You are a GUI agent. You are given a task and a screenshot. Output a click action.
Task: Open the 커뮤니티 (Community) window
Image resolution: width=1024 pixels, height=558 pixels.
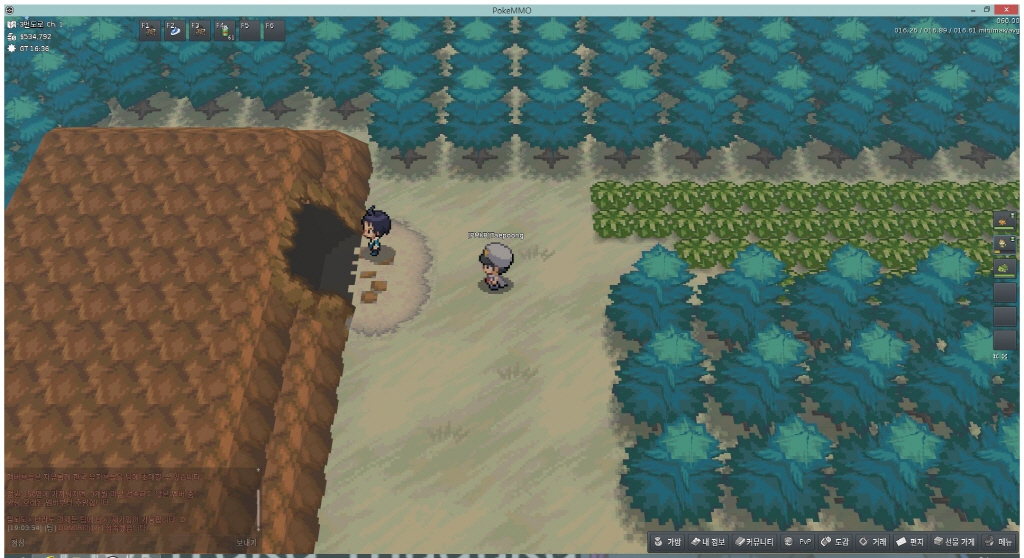pyautogui.click(x=755, y=542)
